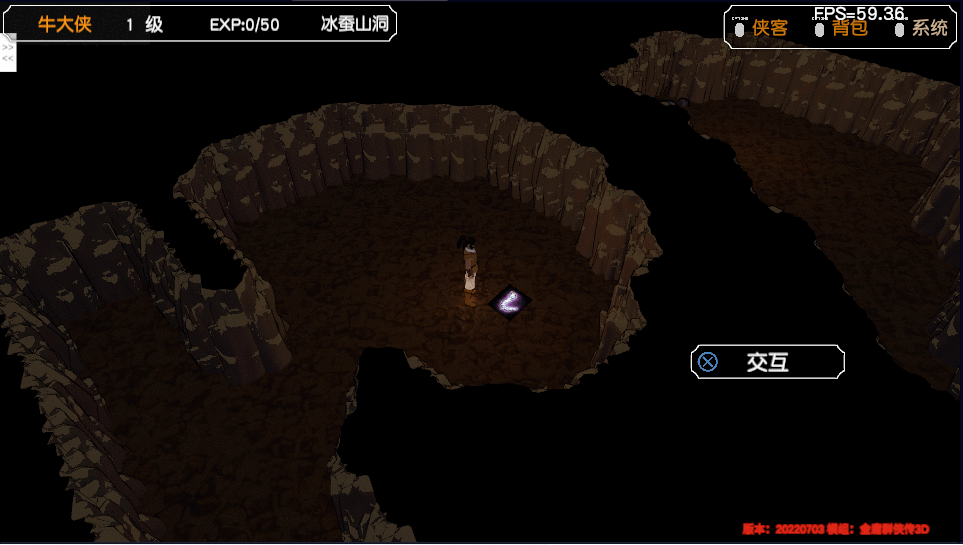Open the 系统 system menu
The width and height of the screenshot is (963, 545).
929,28
